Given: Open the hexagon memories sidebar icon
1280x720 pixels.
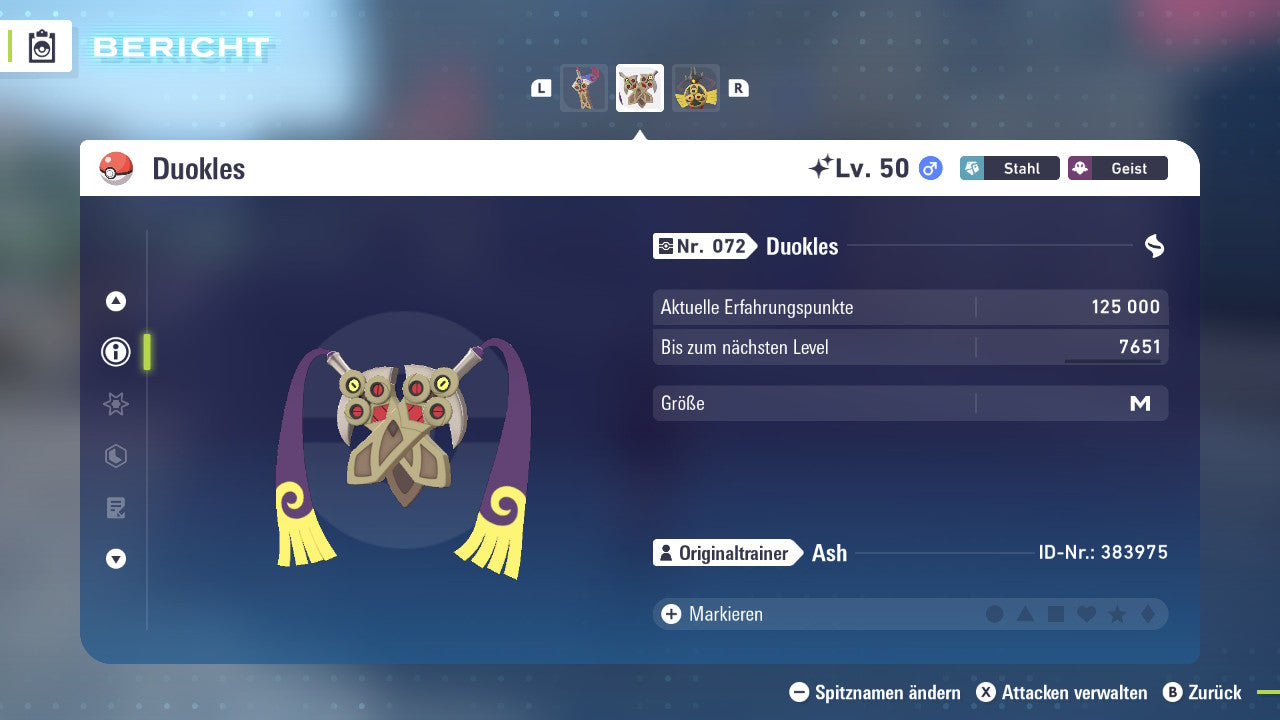Looking at the screenshot, I should click(x=116, y=456).
